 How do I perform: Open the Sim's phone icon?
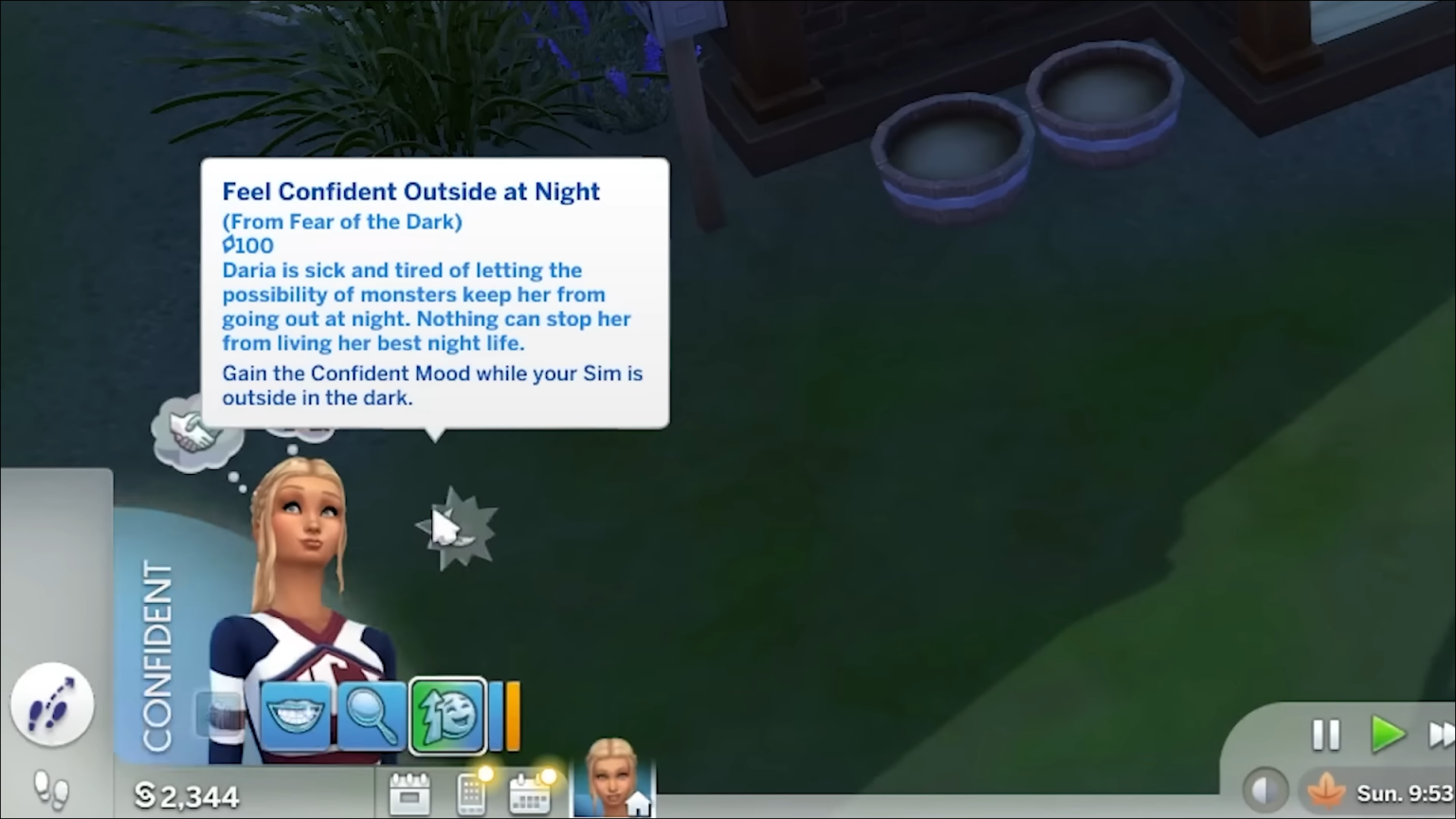(x=471, y=794)
